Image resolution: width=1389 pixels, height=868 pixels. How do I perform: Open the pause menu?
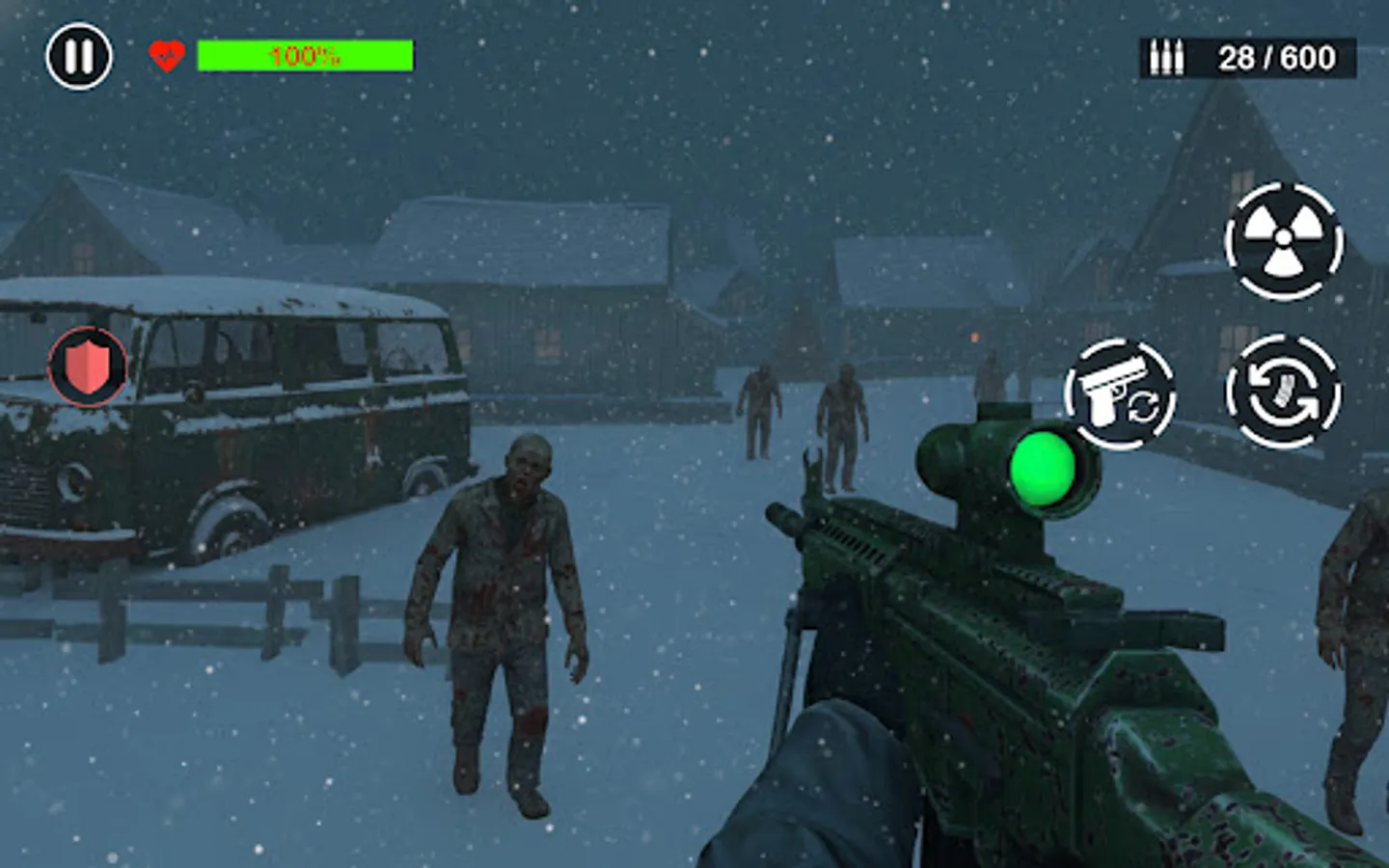(80, 58)
